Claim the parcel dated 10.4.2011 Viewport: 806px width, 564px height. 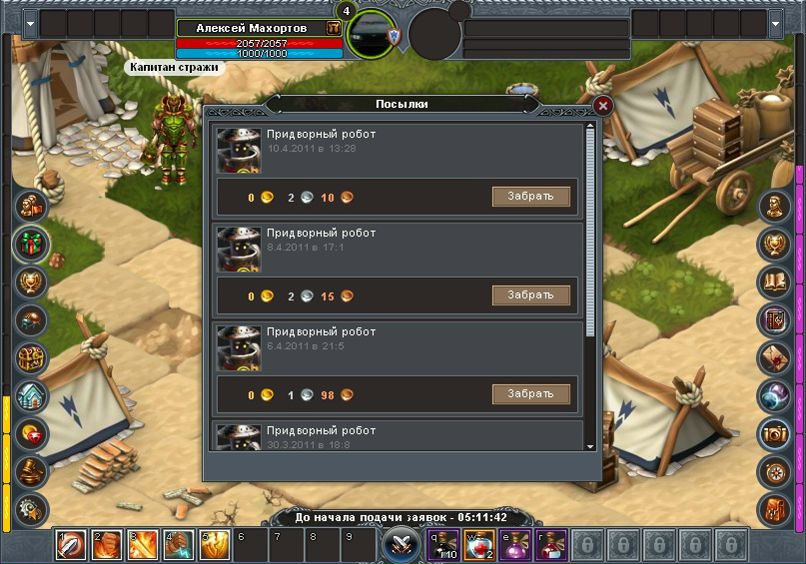tap(530, 196)
